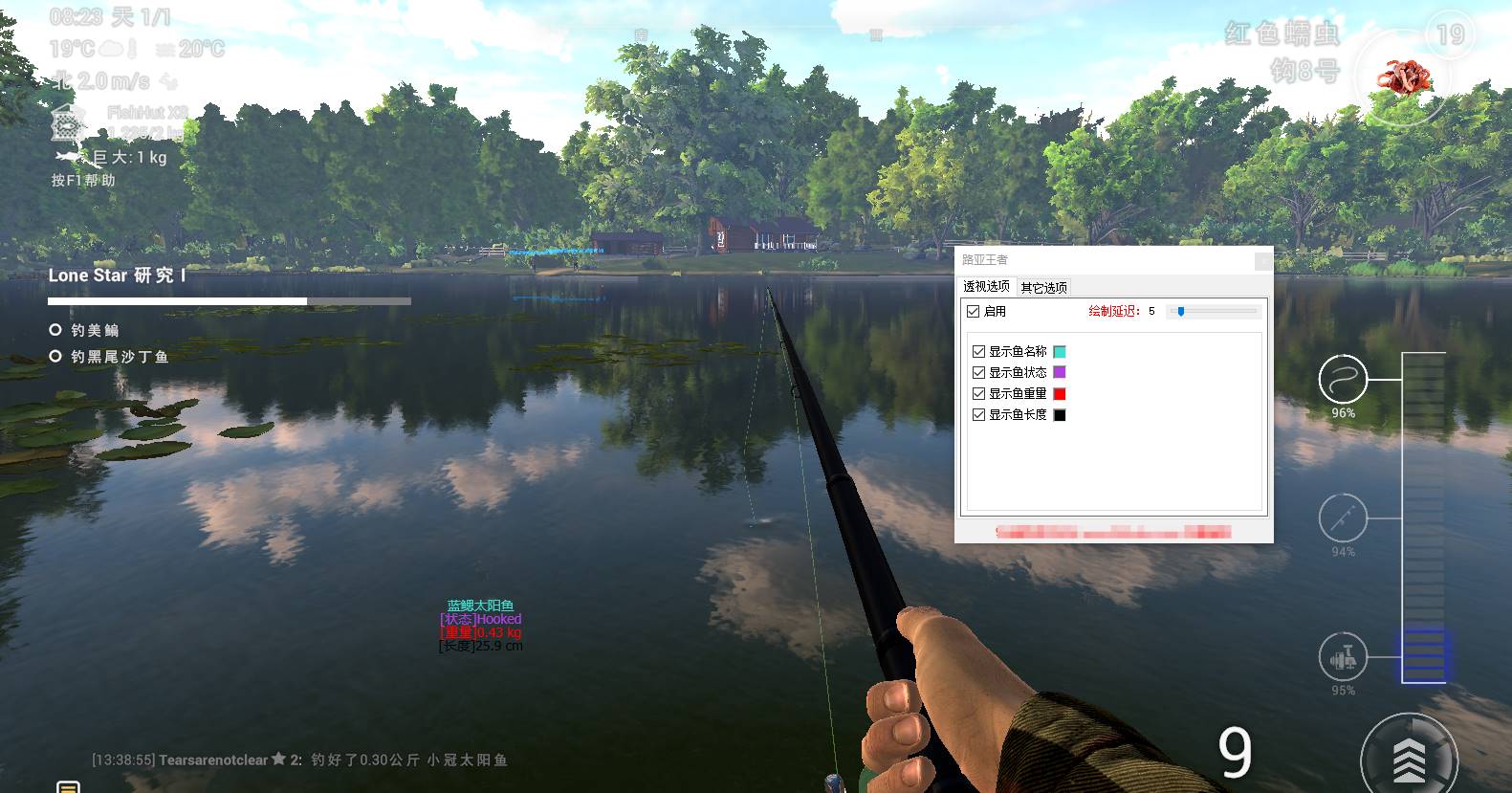This screenshot has width=1512, height=793.
Task: Uncheck the 显示鱼状态 checkbox
Action: point(978,372)
